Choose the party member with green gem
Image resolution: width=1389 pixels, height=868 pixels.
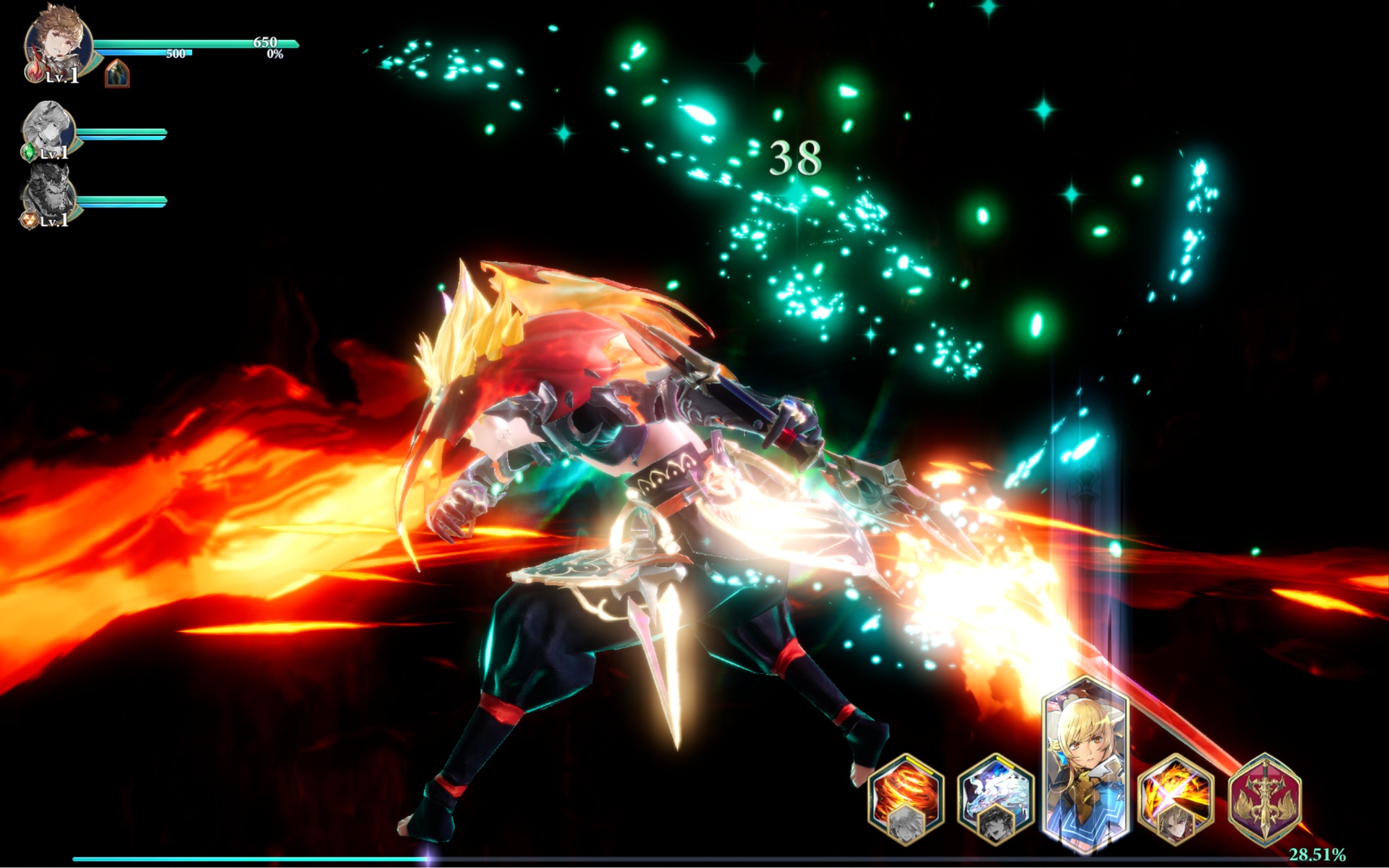(x=49, y=130)
